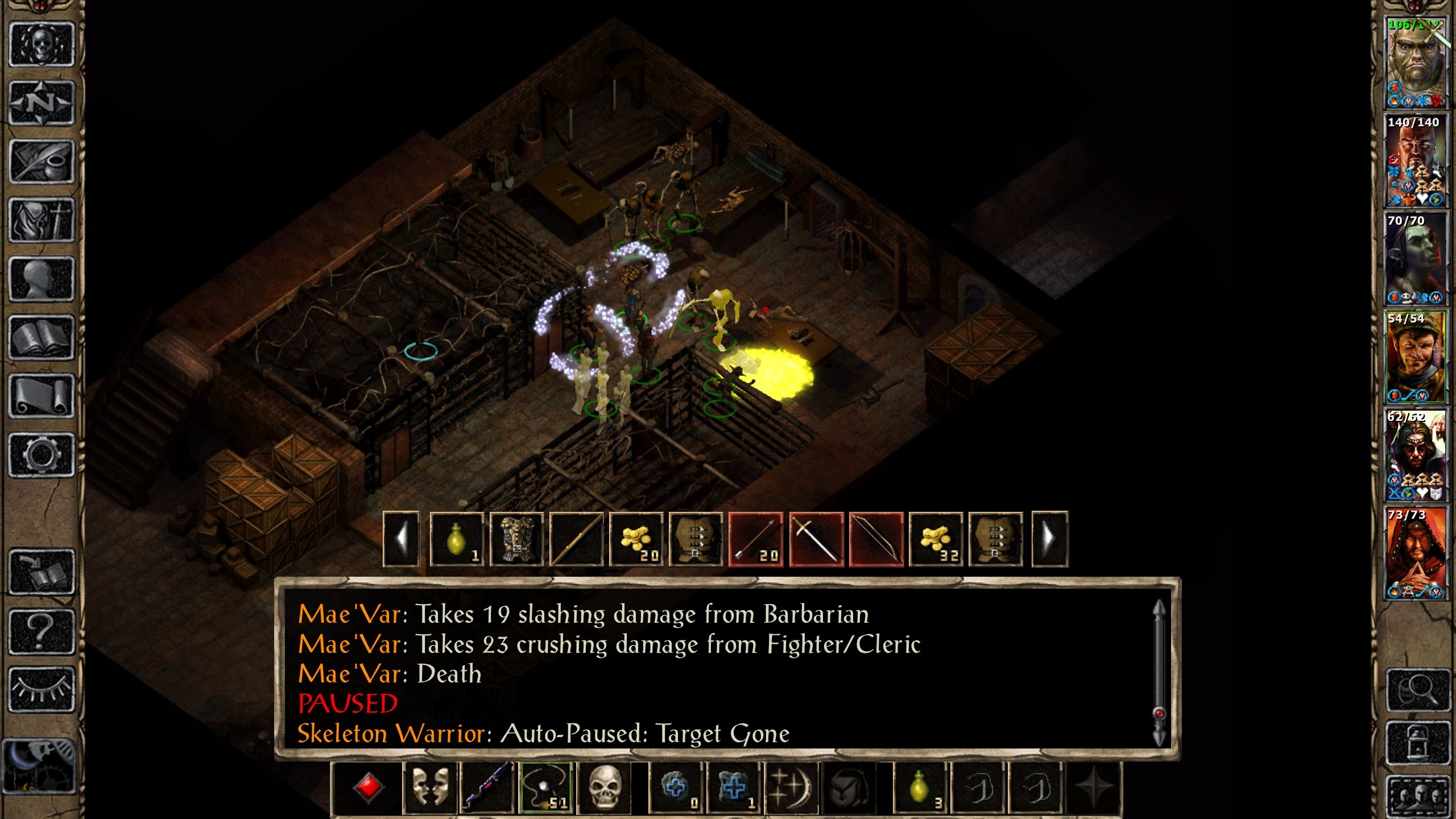Select the green half-orc portrait with 106 HP
This screenshot has height=819, width=1456.
click(x=1414, y=63)
